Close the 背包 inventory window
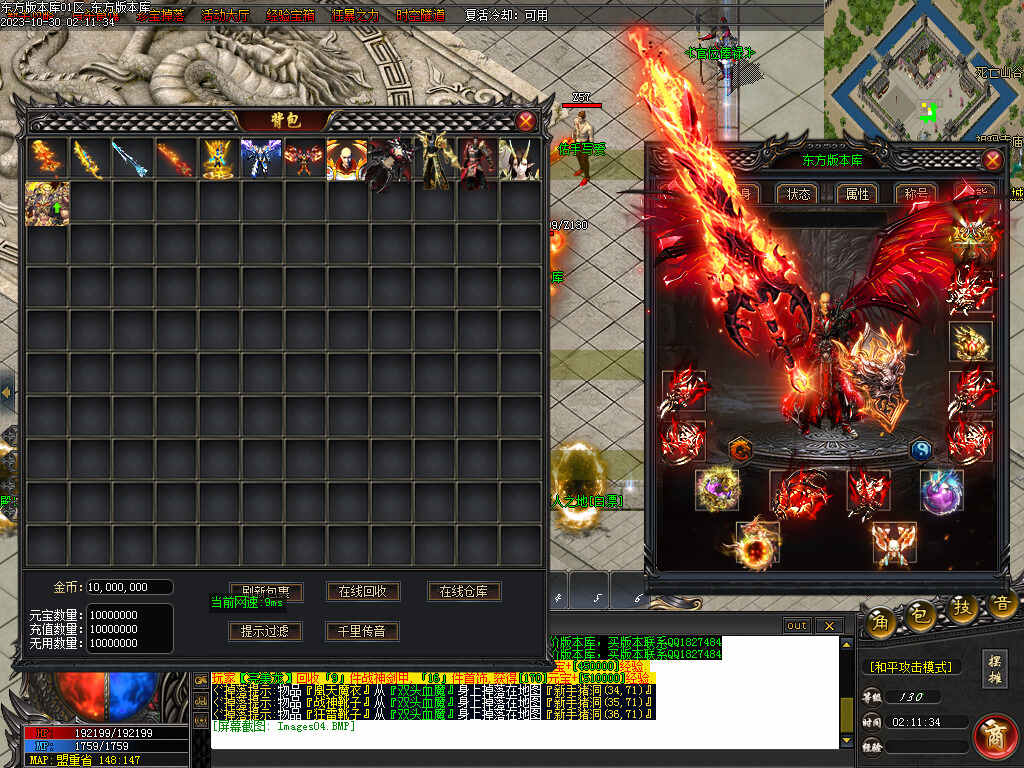 click(x=526, y=121)
